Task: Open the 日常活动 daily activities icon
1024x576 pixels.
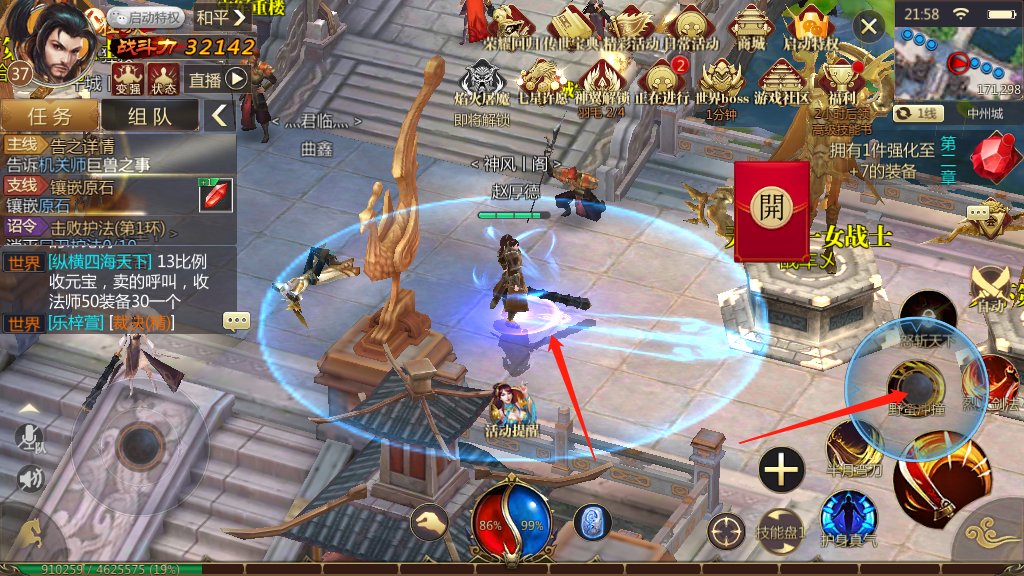Action: pyautogui.click(x=692, y=26)
